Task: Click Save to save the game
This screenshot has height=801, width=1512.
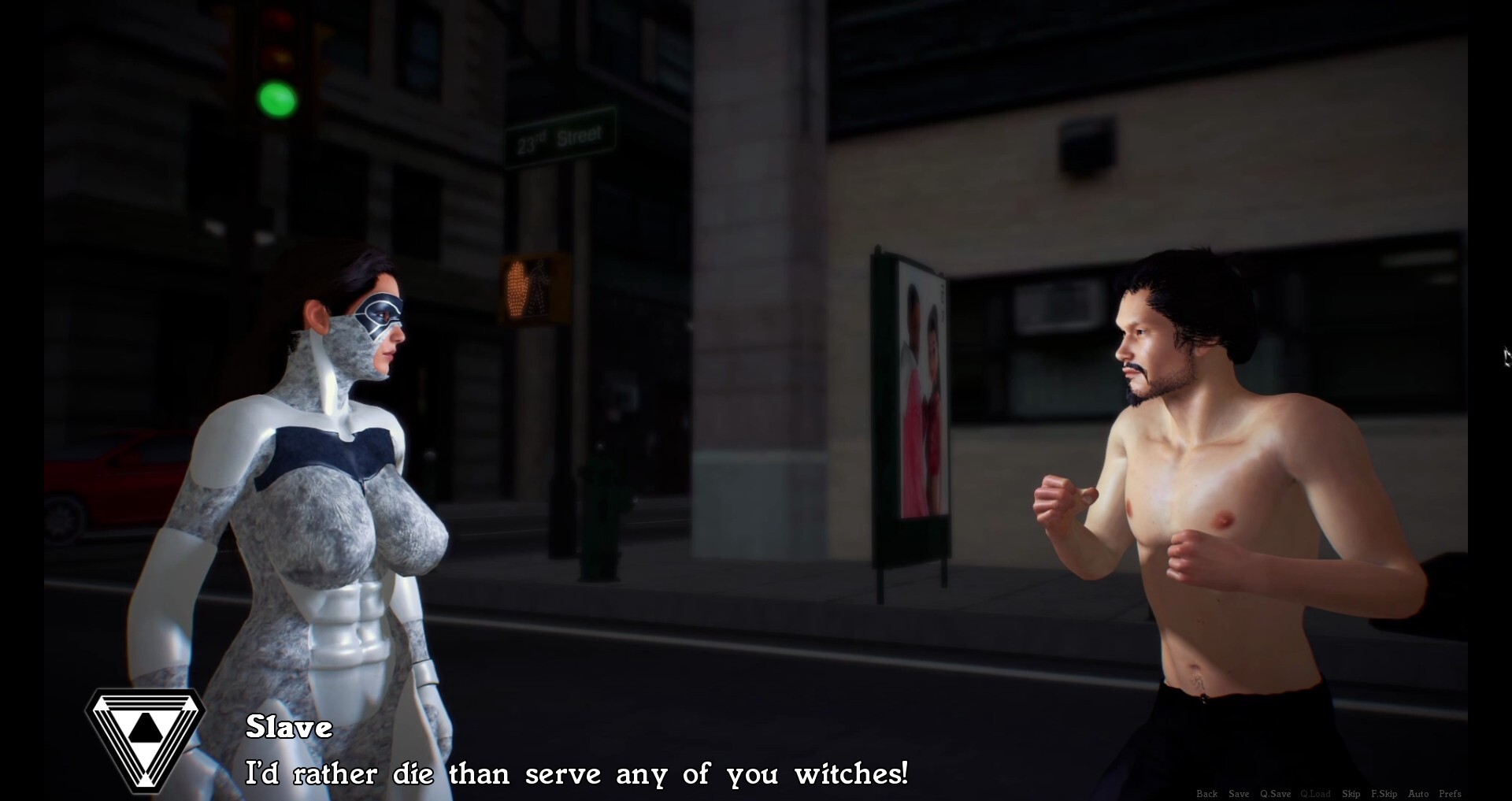Action: [x=1239, y=794]
